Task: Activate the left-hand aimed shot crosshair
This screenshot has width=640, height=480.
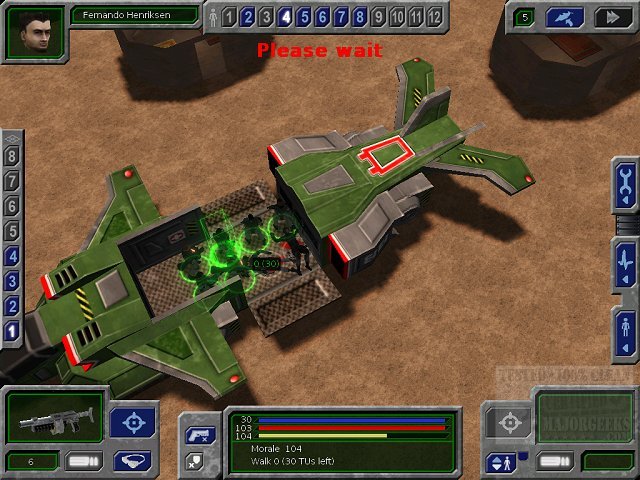Action: tap(131, 421)
